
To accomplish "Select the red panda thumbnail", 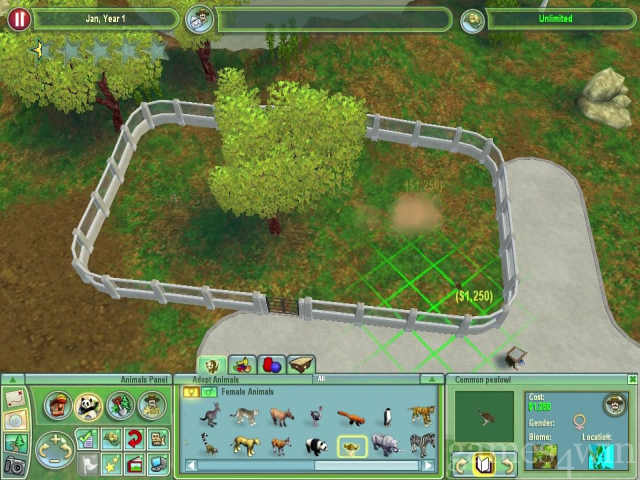I will (350, 414).
